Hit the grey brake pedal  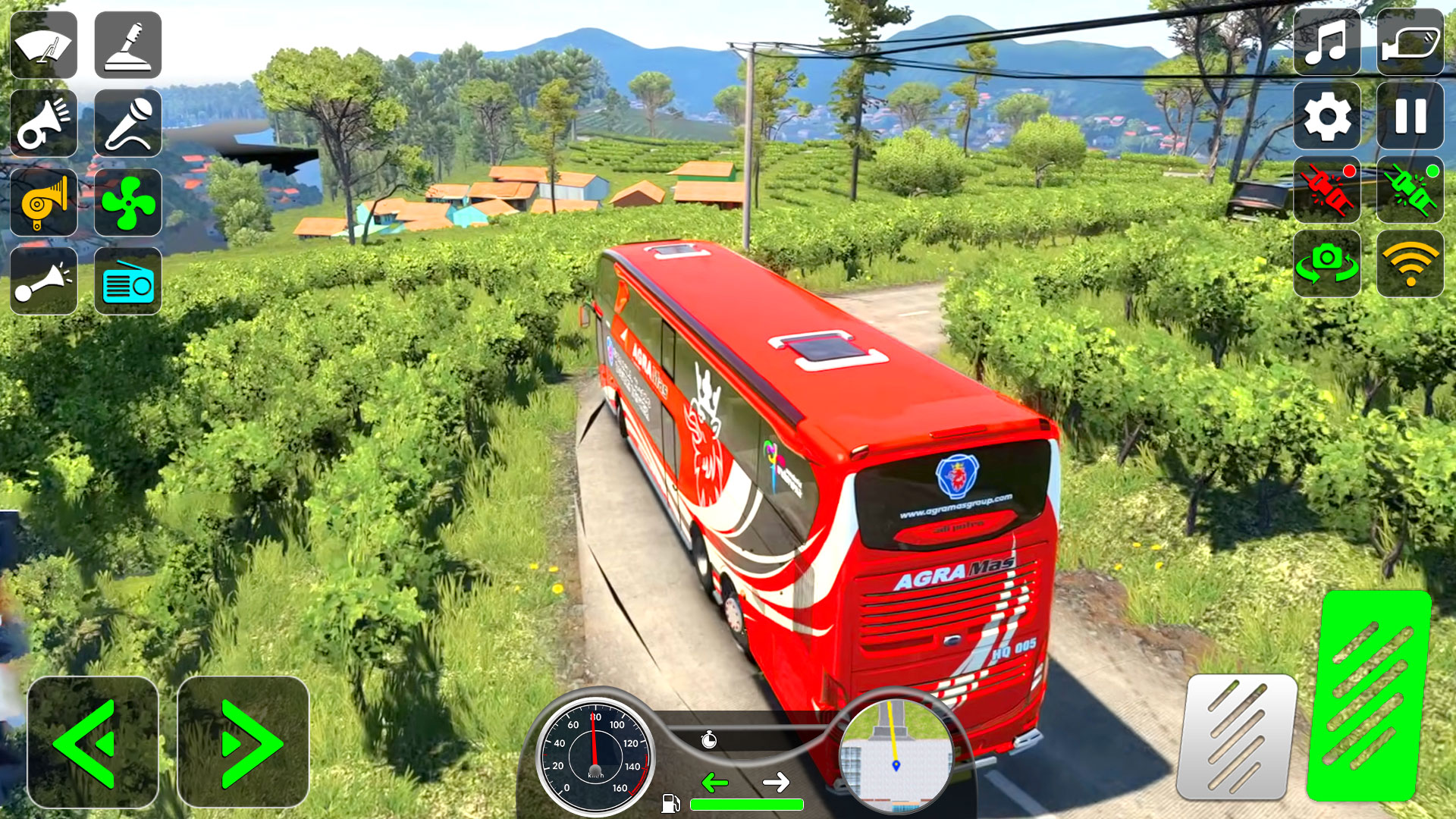[x=1236, y=736]
